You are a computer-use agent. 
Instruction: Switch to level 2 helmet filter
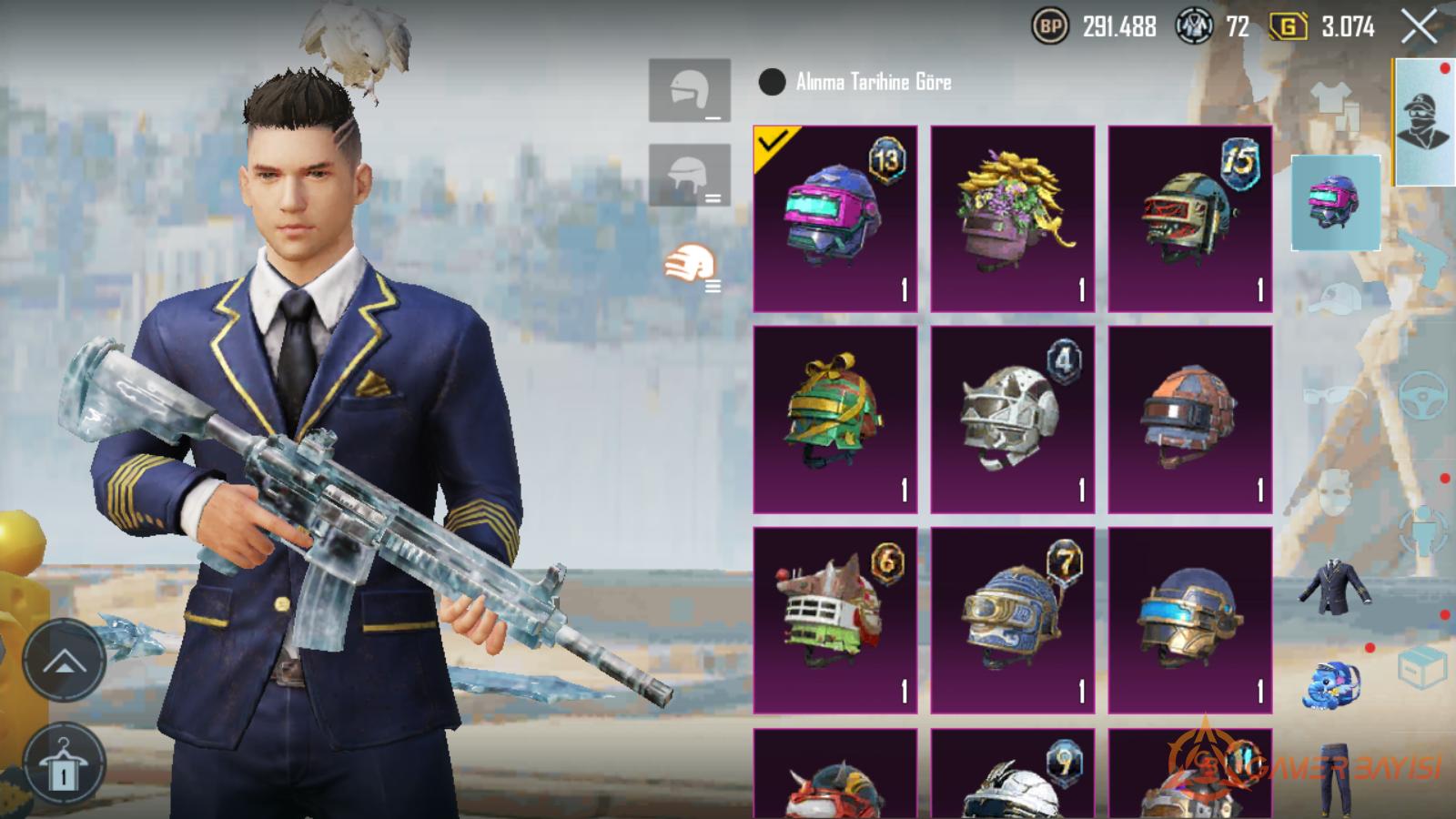(x=689, y=175)
